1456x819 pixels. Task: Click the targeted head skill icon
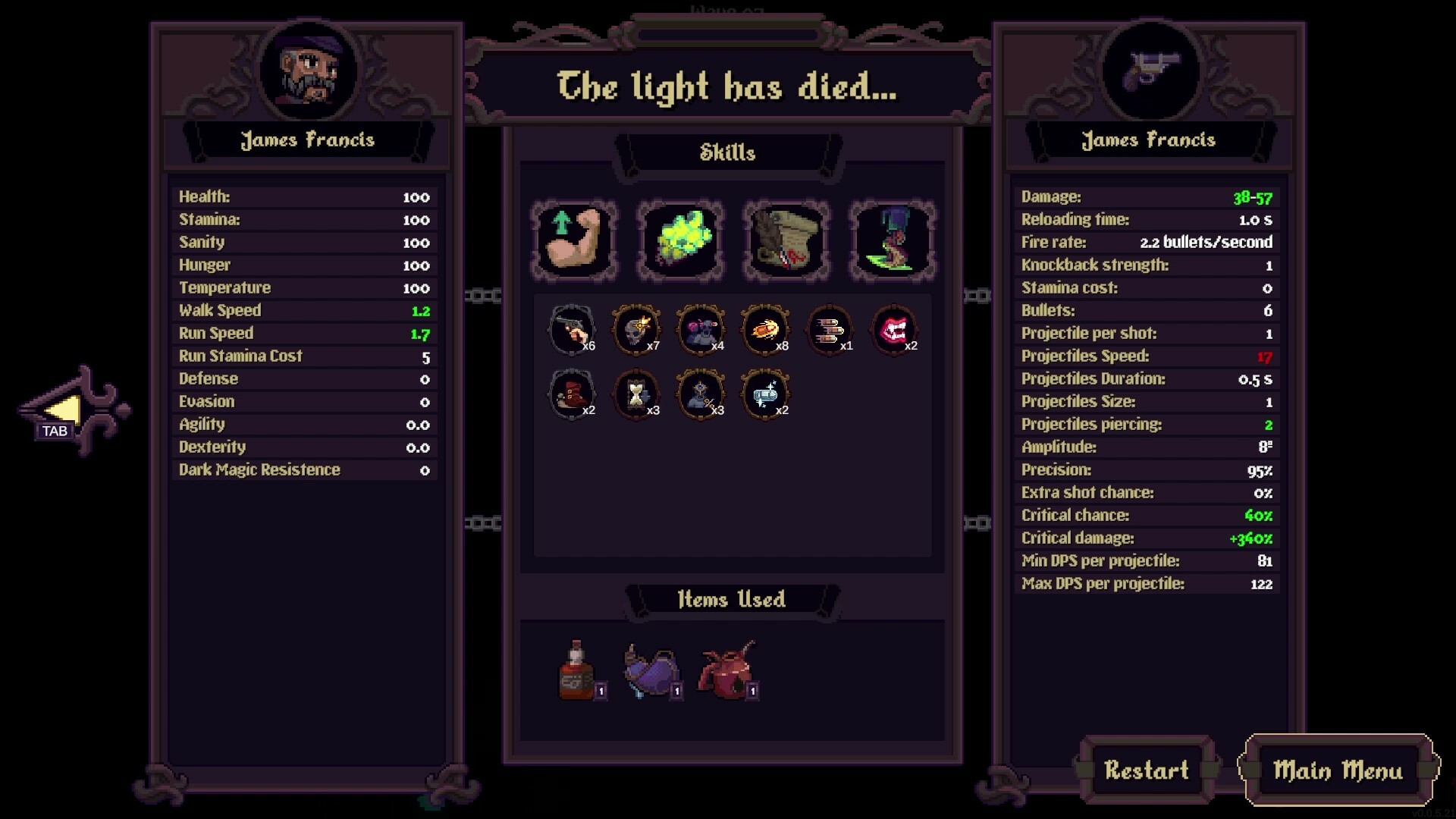pos(701,393)
